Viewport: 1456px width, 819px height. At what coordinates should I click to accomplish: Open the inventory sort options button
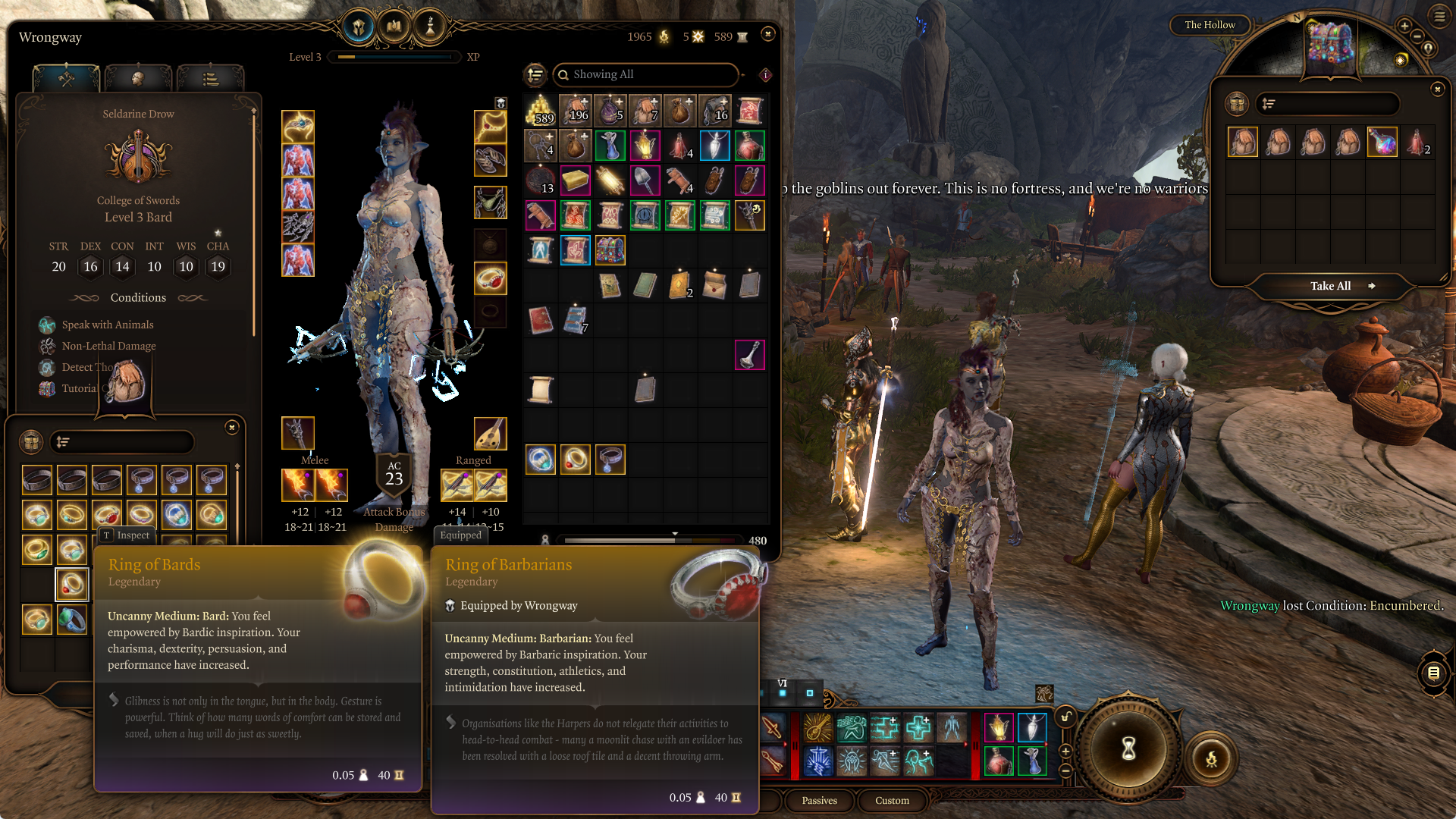pos(535,74)
